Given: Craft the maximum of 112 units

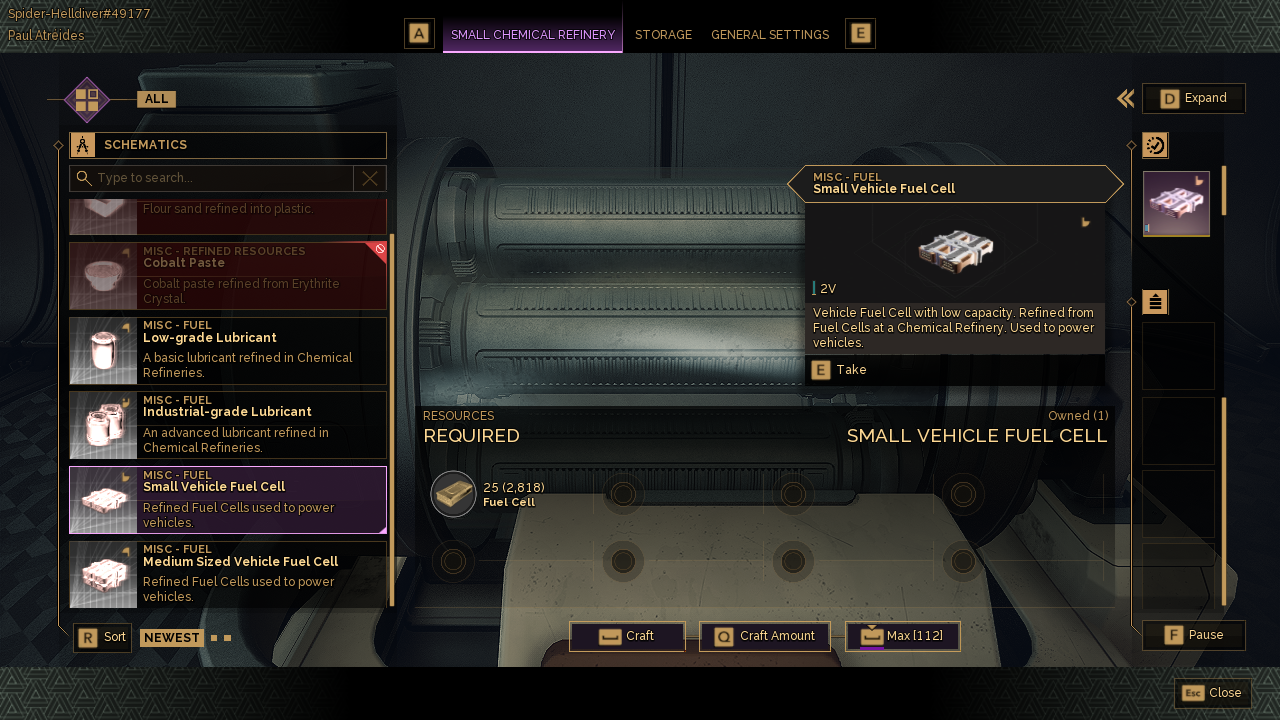Looking at the screenshot, I should tap(903, 636).
